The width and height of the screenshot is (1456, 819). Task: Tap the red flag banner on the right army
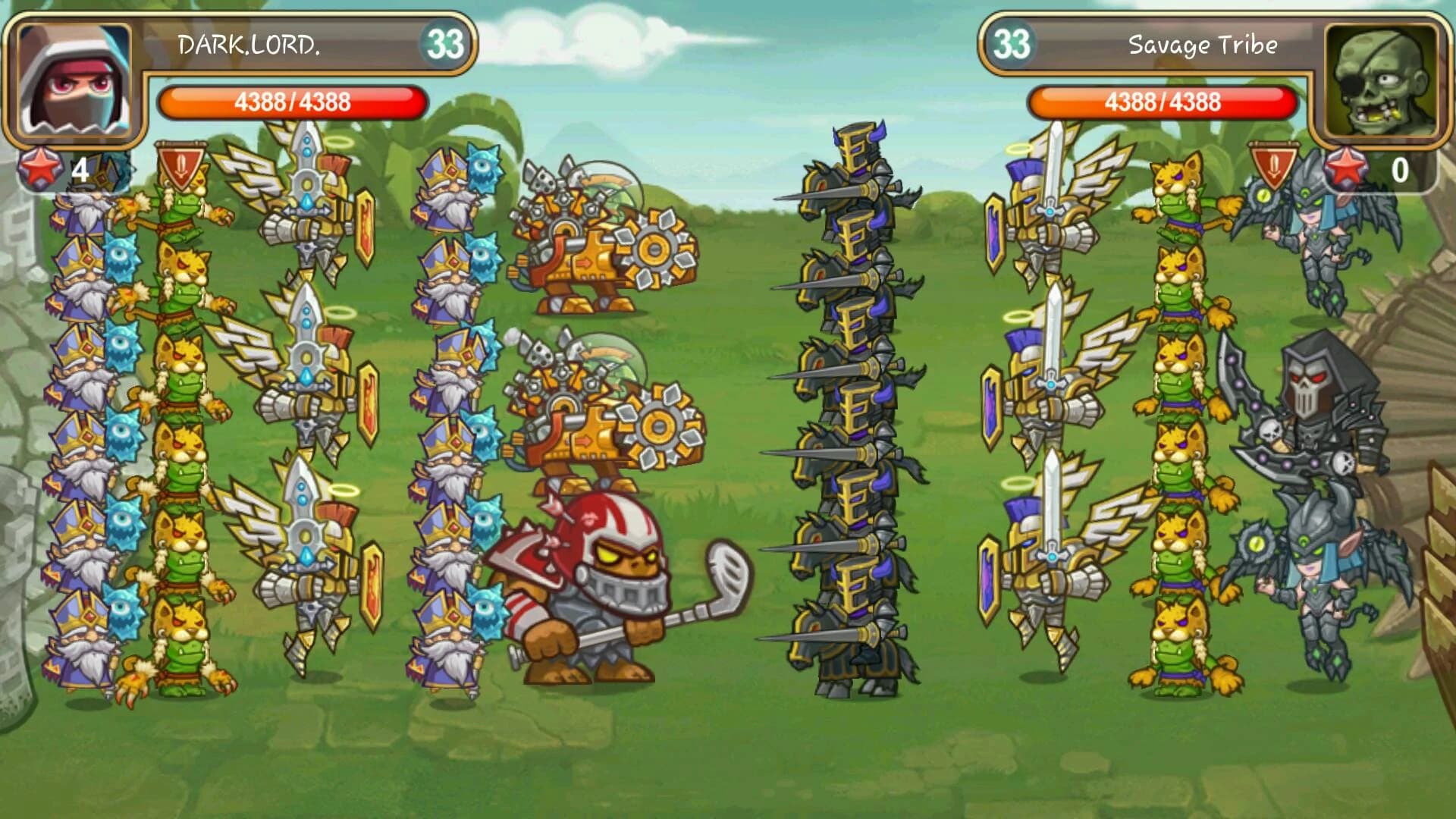[1274, 167]
